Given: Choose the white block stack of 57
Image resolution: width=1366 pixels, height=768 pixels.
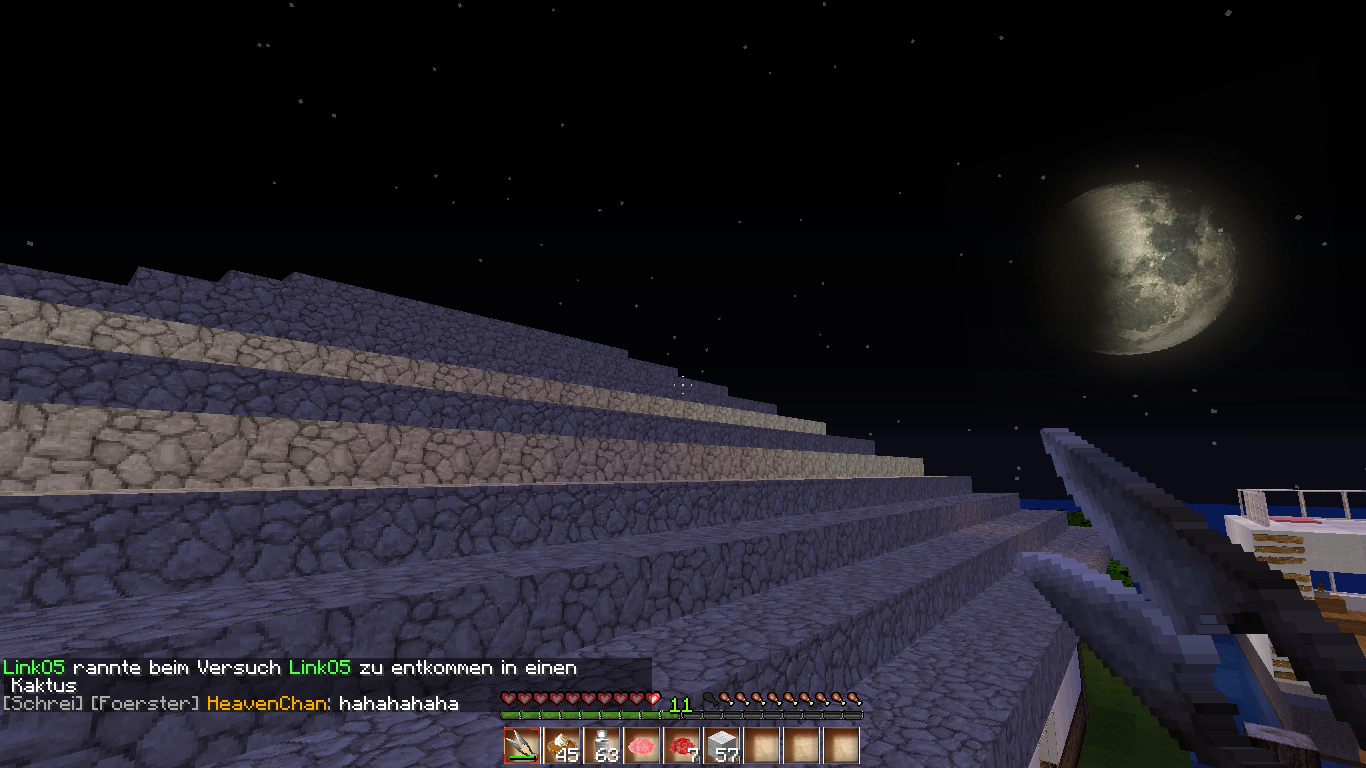Looking at the screenshot, I should click(x=722, y=746).
